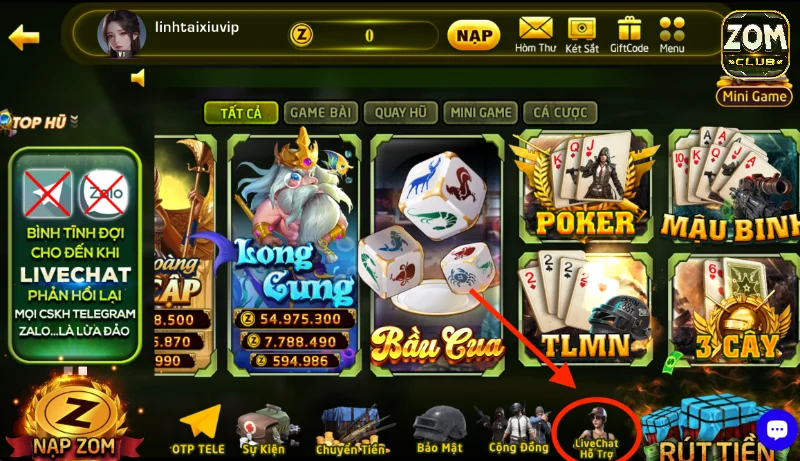Open the Hòm Thư mailbox
The height and width of the screenshot is (461, 800).
(x=535, y=34)
